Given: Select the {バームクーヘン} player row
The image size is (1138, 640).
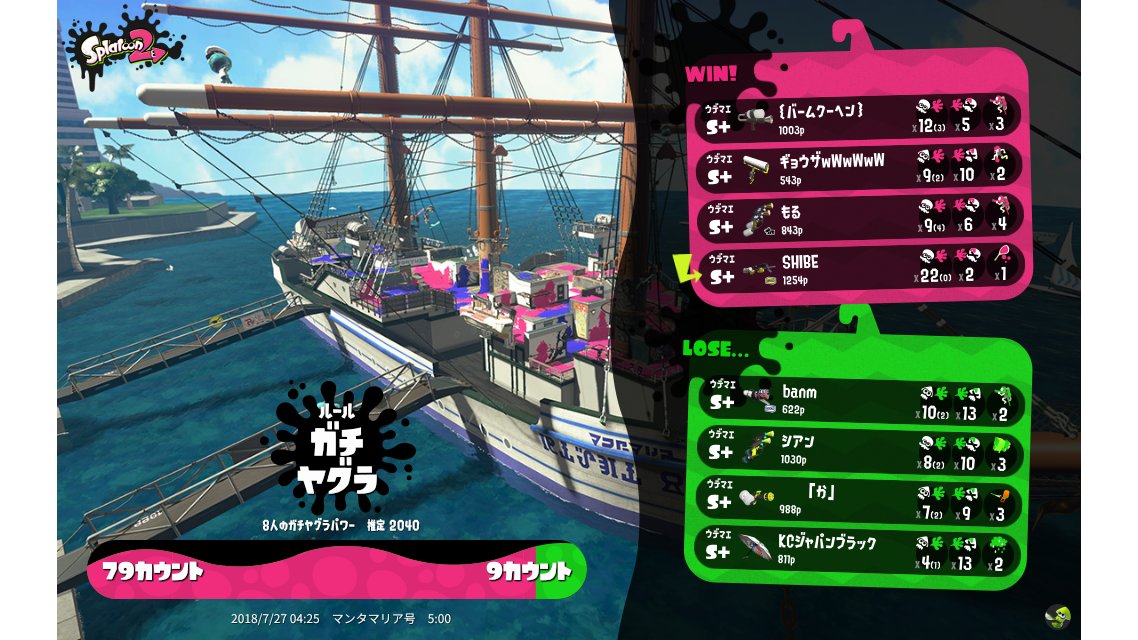Looking at the screenshot, I should tap(858, 117).
